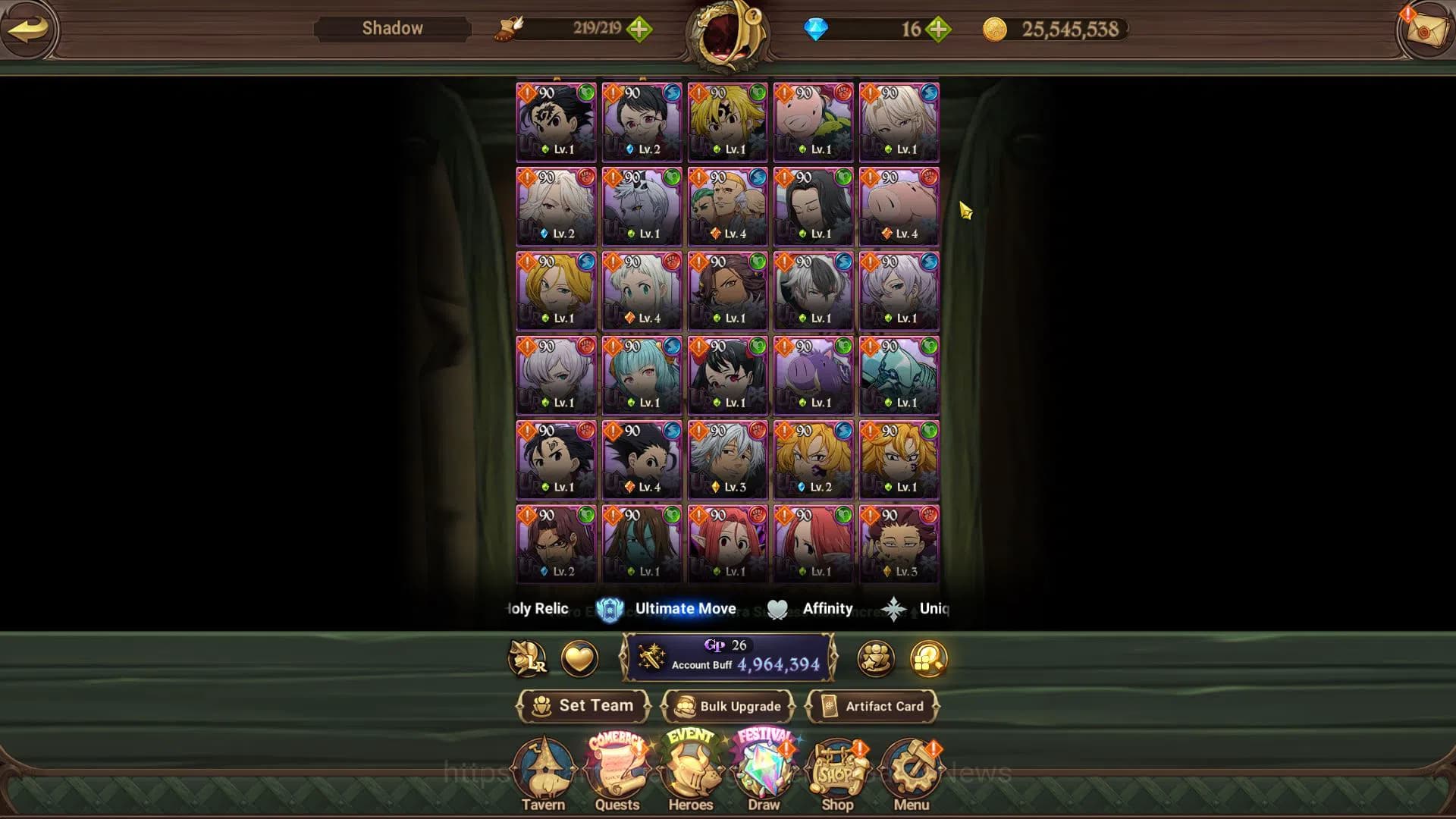Open the hero team group icon near Account Buff

pyautogui.click(x=876, y=659)
